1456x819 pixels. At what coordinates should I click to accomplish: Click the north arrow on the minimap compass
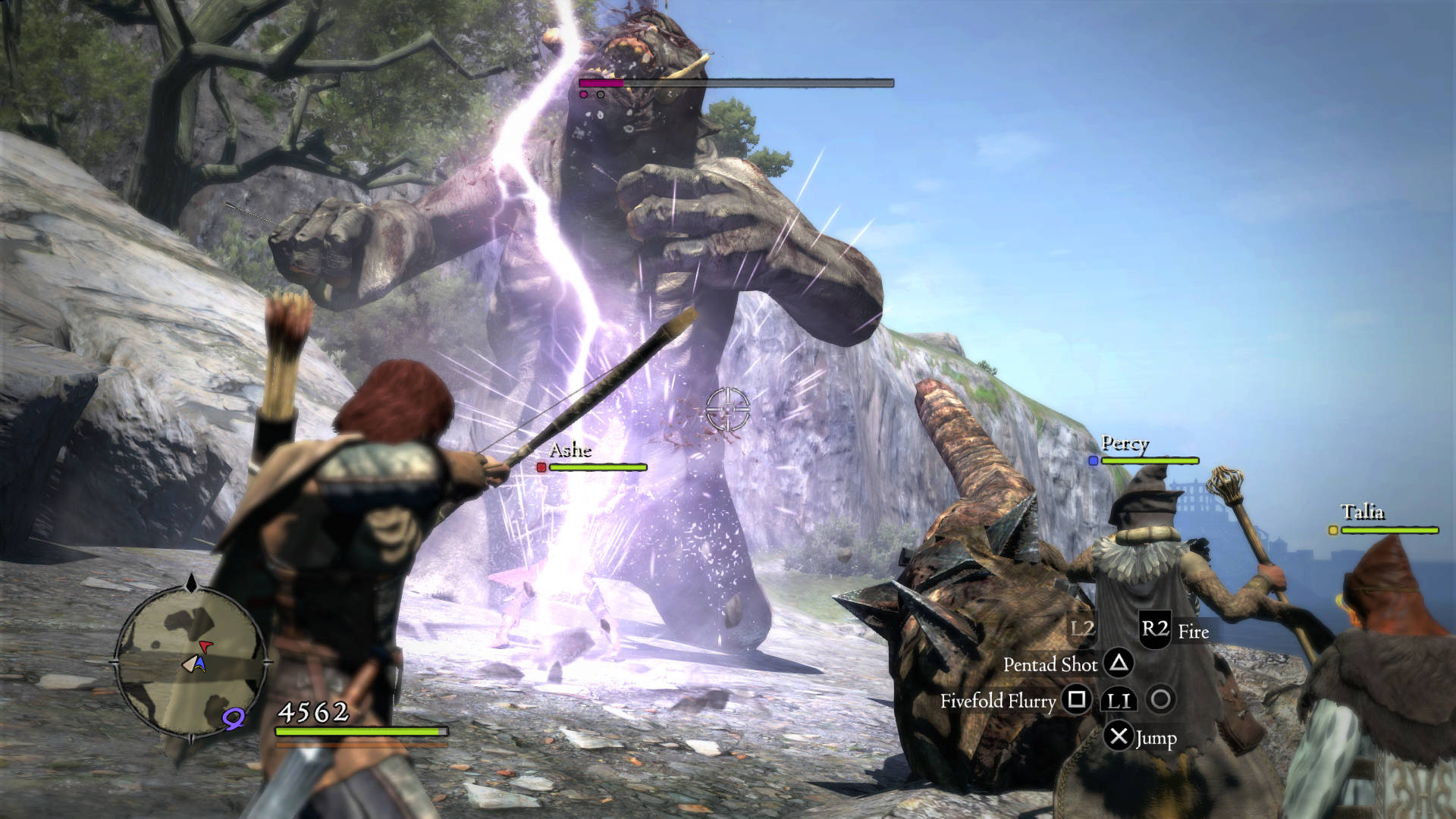click(x=191, y=583)
